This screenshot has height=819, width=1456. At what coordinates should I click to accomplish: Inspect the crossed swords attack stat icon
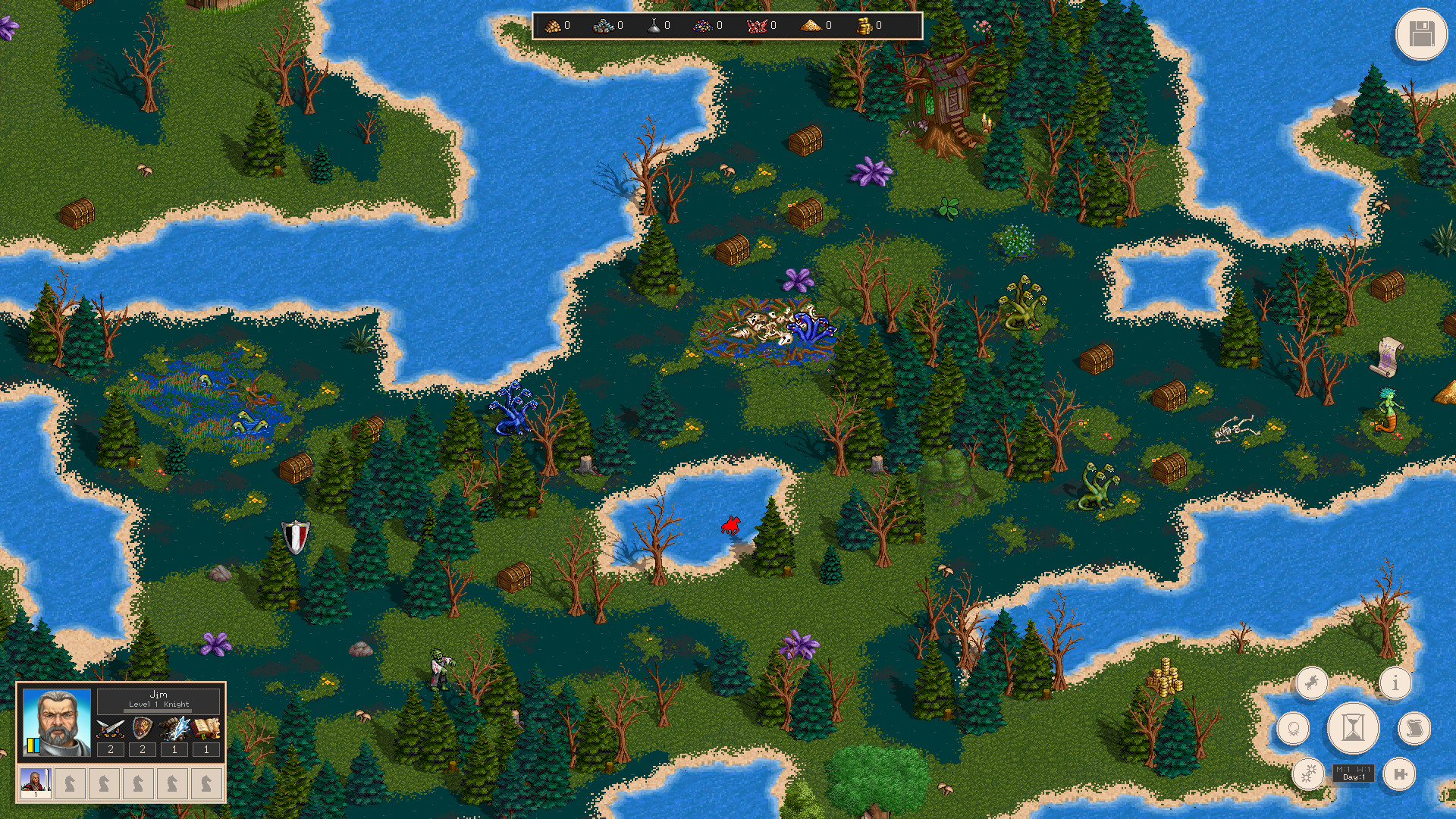pyautogui.click(x=111, y=730)
